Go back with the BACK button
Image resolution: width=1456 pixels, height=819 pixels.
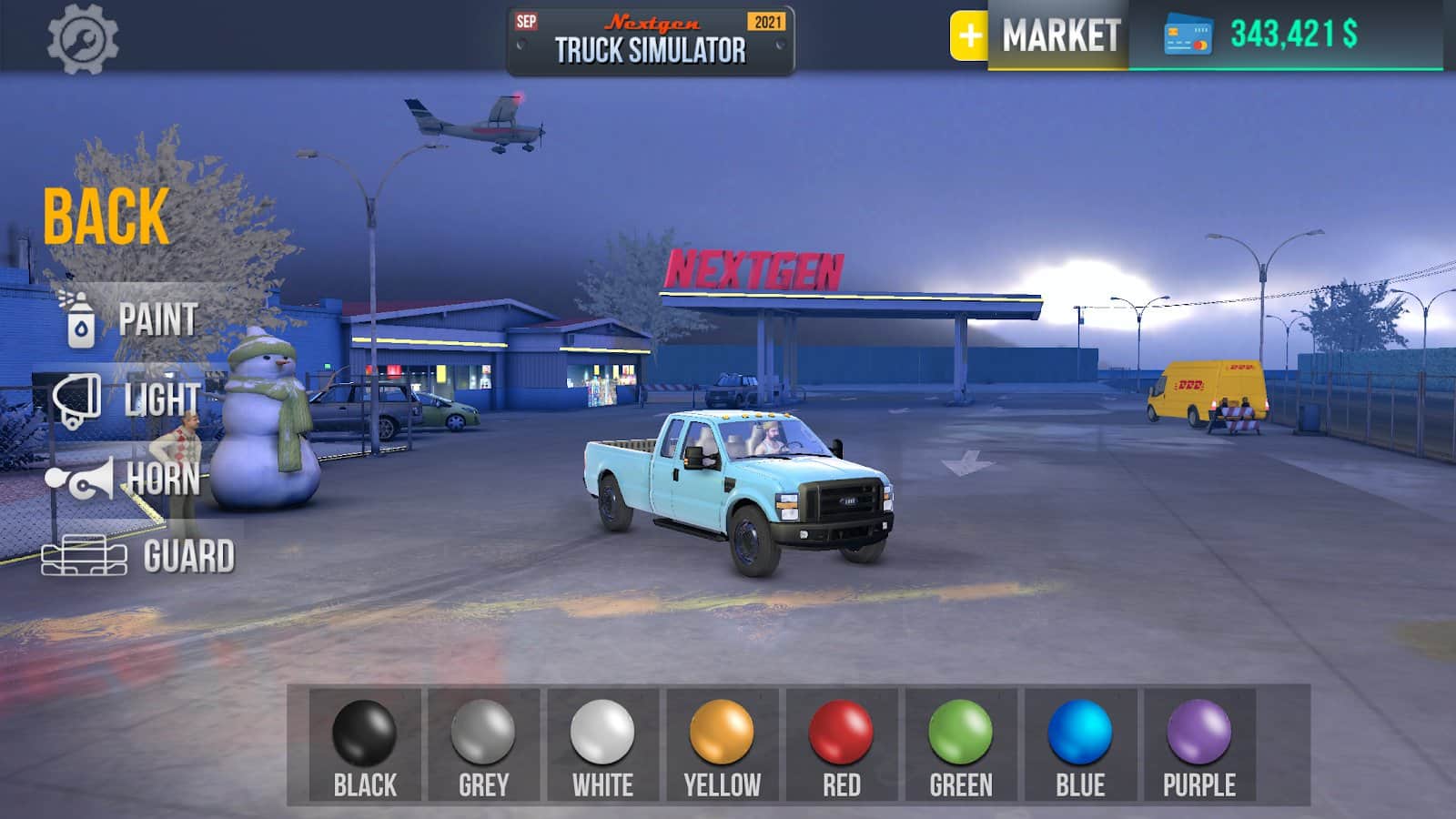(106, 217)
